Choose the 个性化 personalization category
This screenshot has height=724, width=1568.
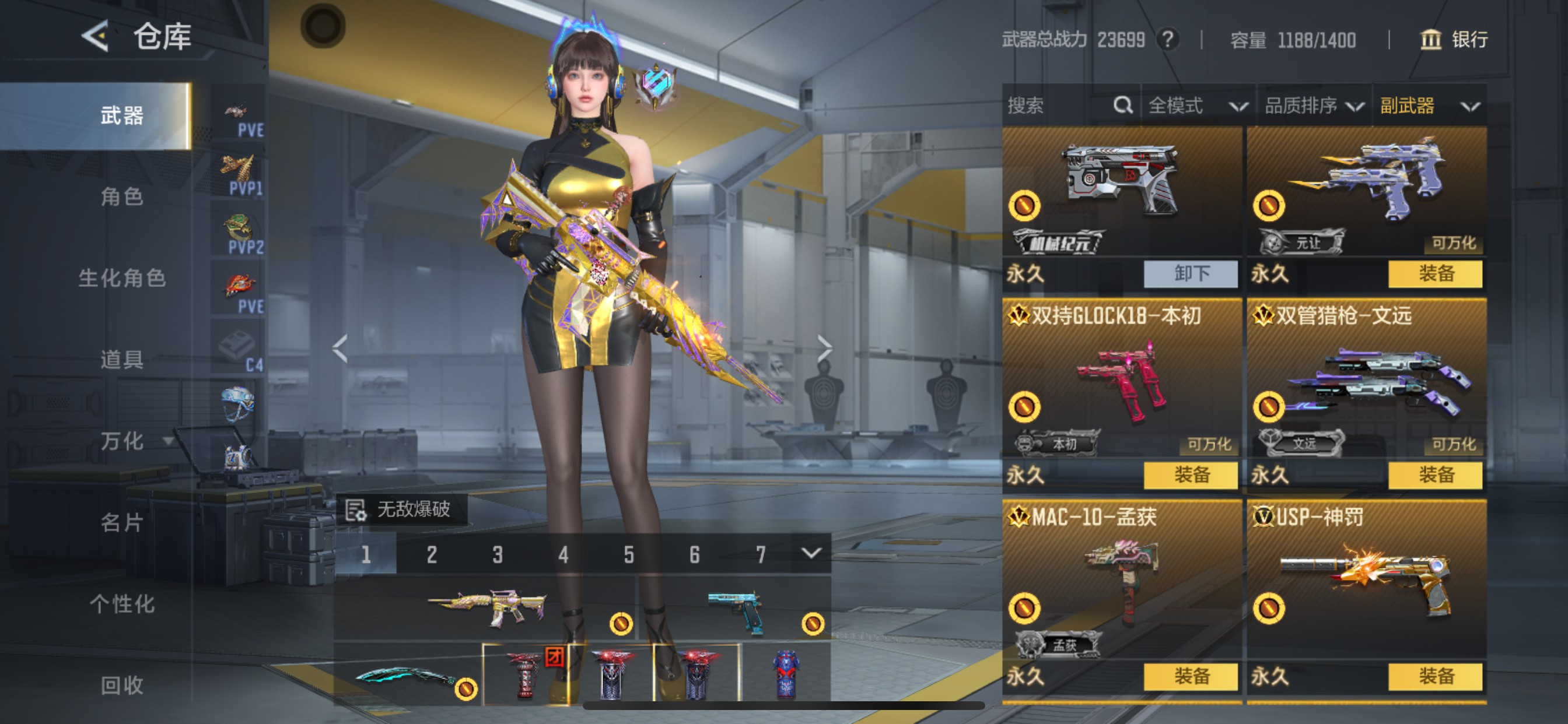pos(122,604)
